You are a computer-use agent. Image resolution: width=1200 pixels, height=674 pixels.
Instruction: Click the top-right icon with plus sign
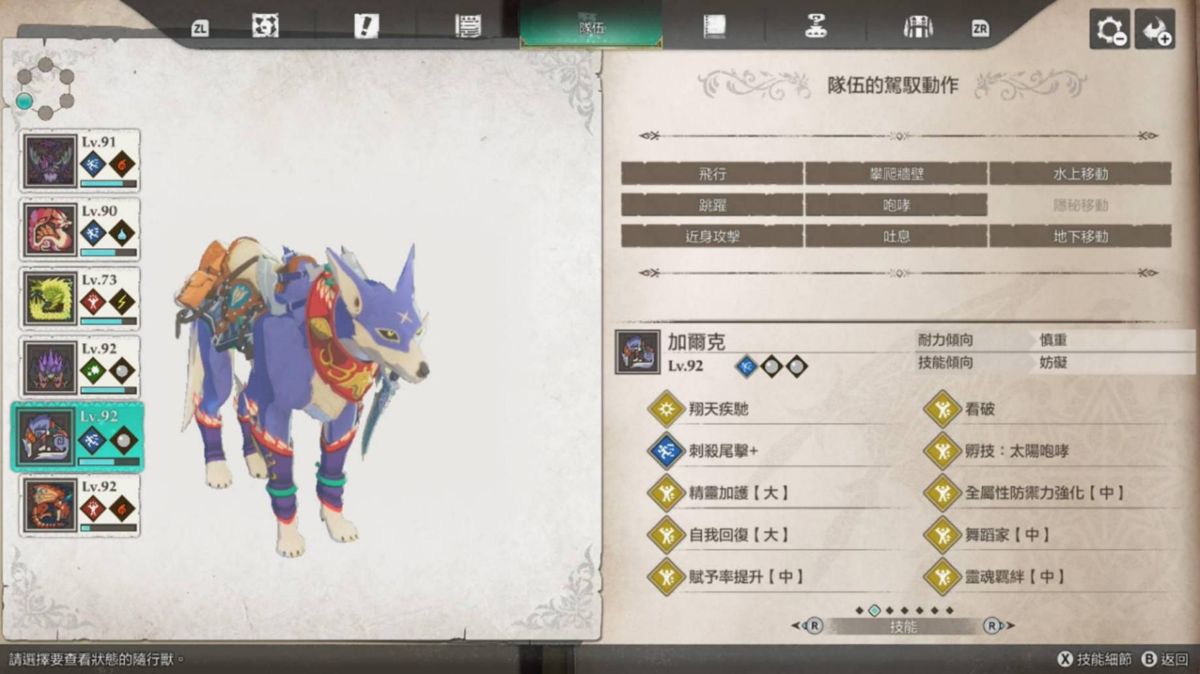click(x=1155, y=29)
